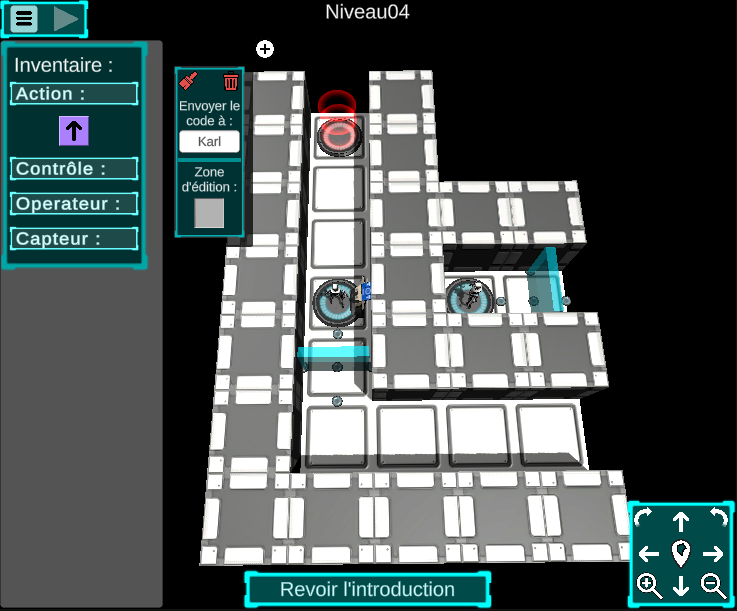Open the Operateur inventory category

click(x=74, y=204)
